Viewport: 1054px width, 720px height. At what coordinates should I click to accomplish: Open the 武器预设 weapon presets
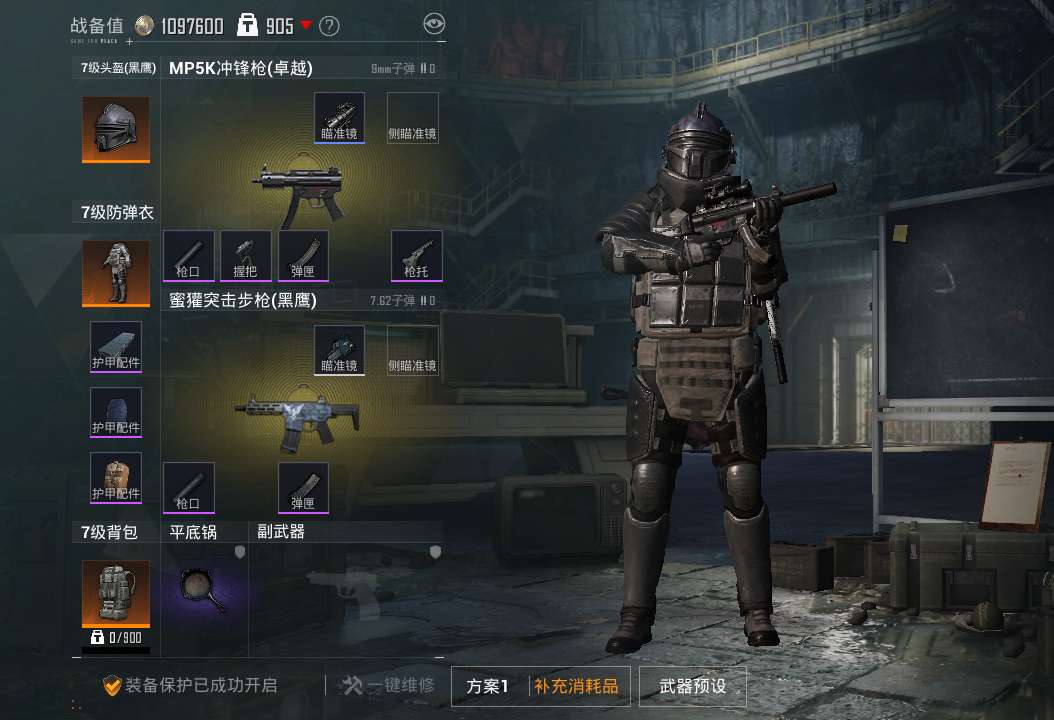click(692, 686)
